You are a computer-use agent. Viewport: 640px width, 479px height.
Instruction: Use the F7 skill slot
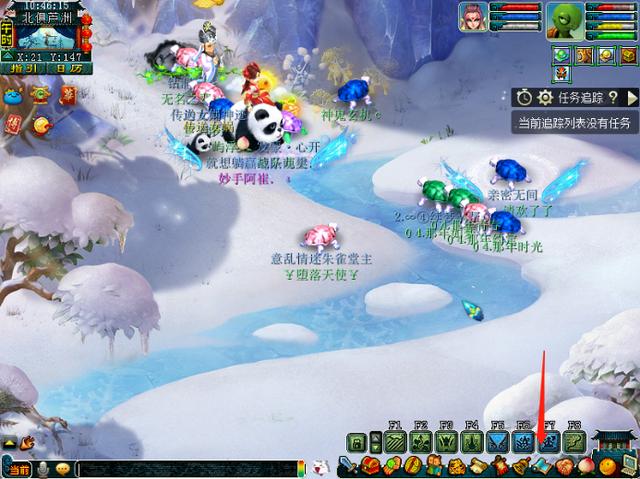coord(548,441)
